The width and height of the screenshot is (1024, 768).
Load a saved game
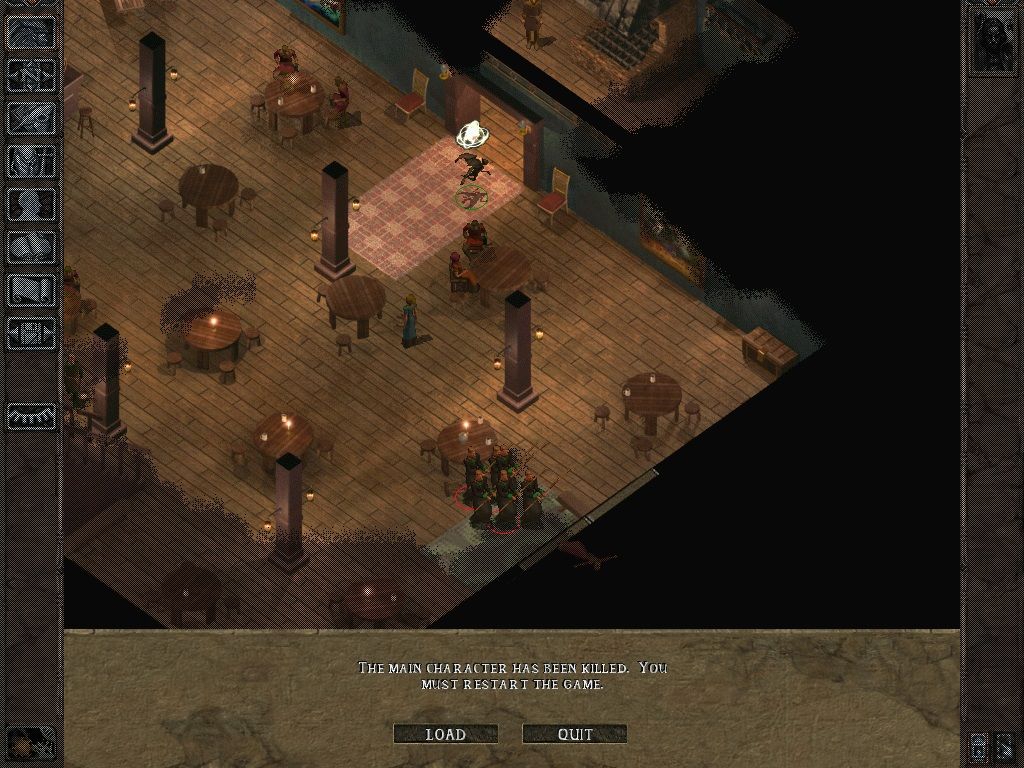[x=445, y=734]
